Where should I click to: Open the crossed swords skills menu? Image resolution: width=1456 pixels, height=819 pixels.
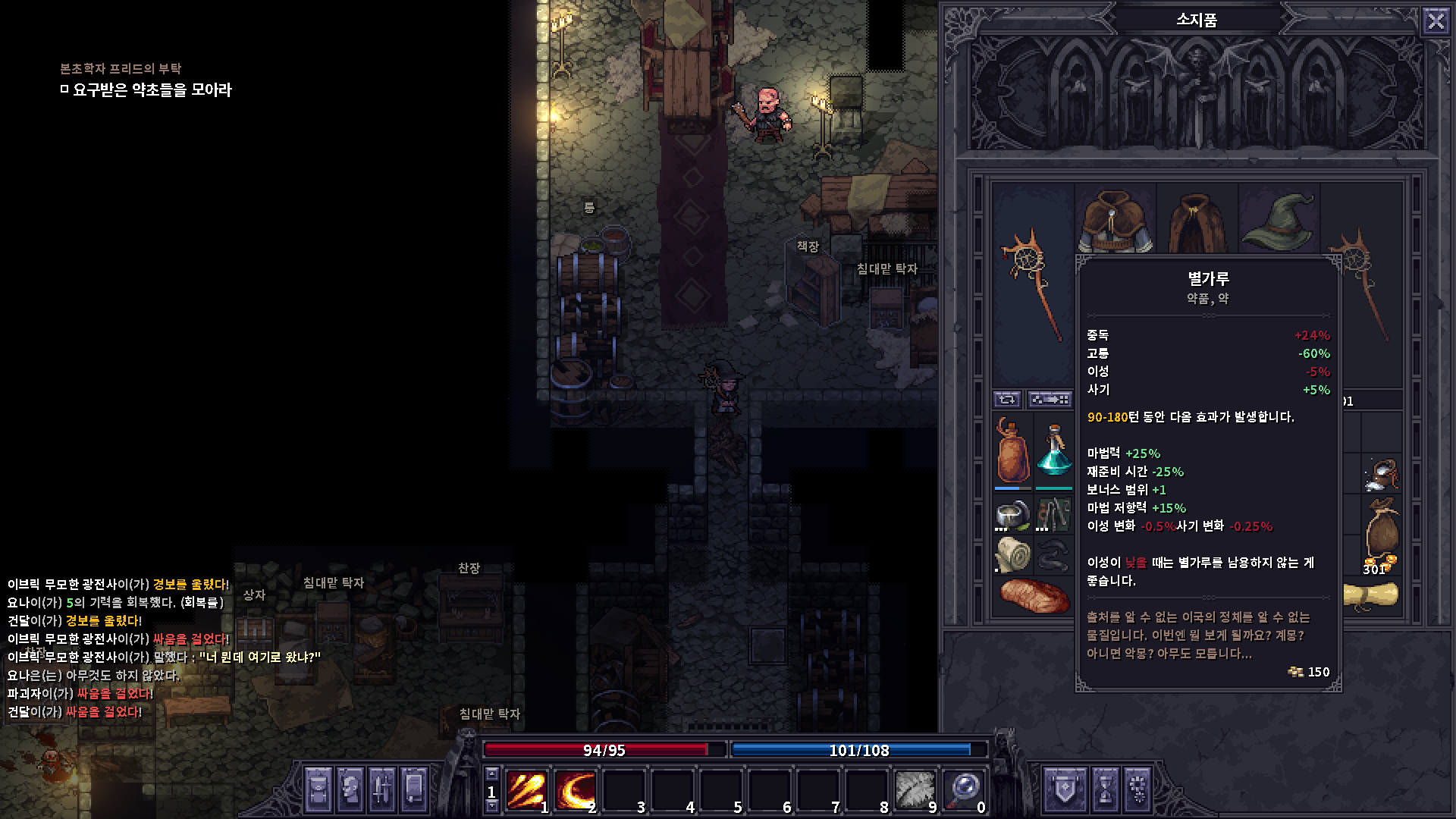point(381,789)
